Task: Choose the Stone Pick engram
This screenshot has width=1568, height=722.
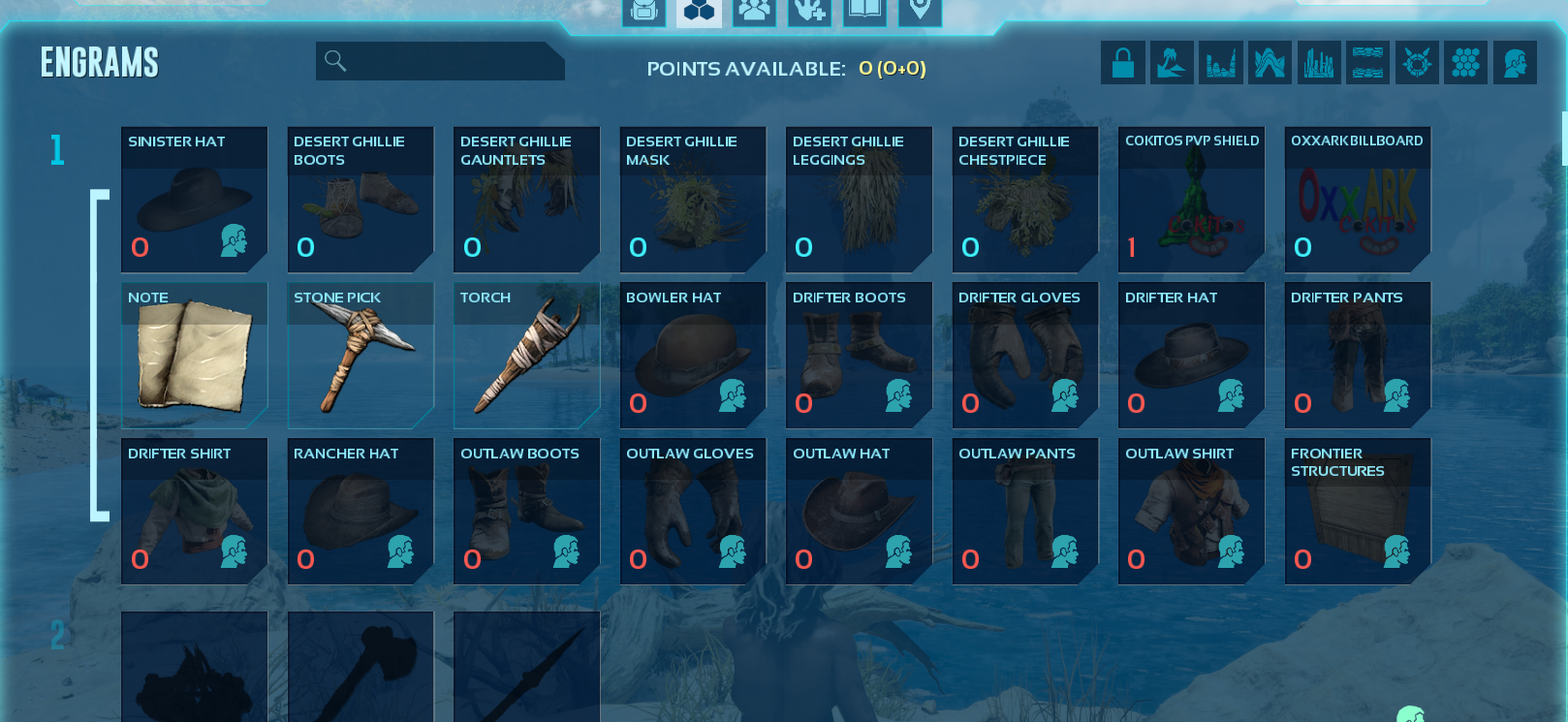Action: tap(361, 356)
